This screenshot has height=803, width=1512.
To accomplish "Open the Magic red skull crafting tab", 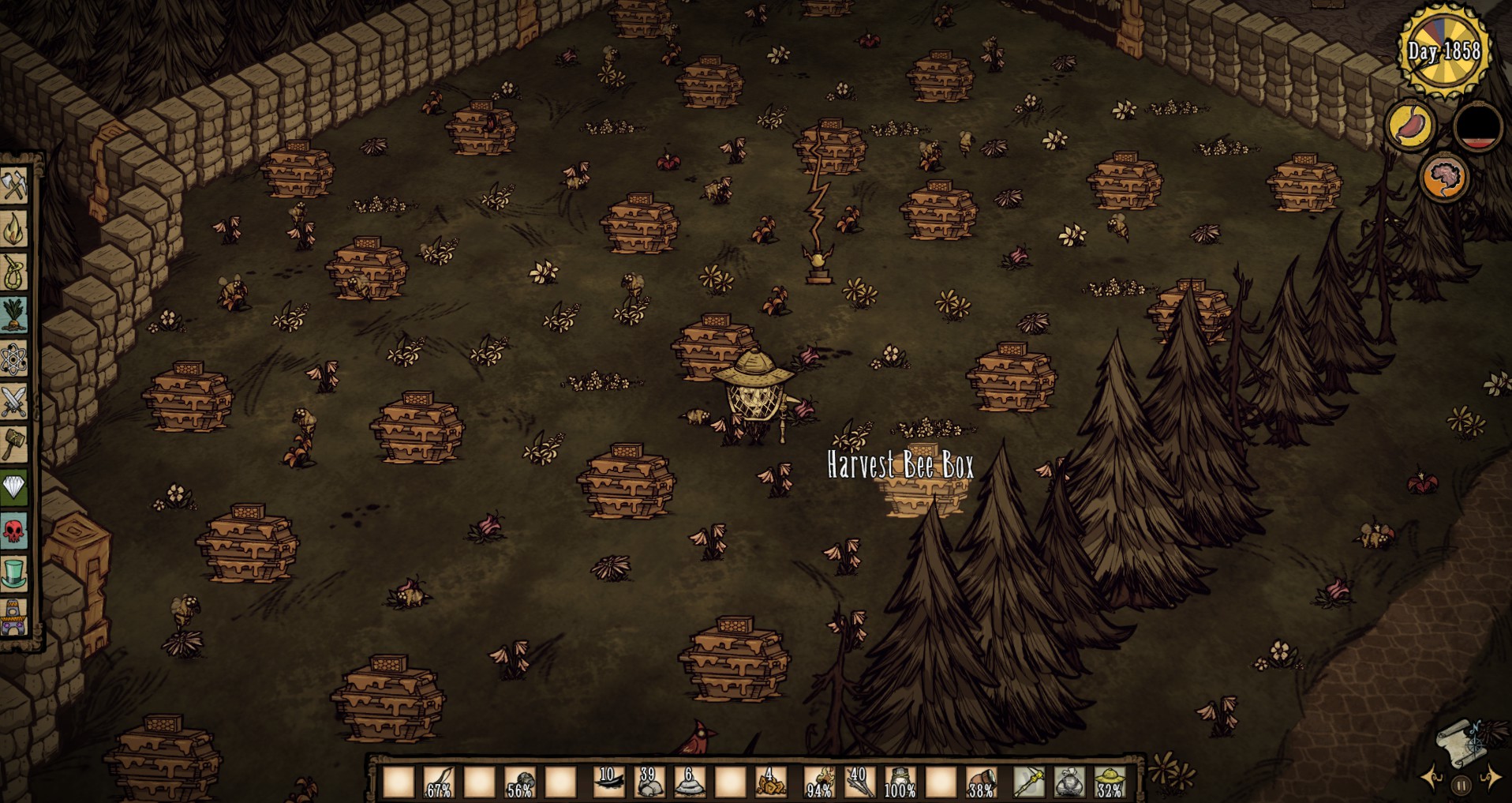I will [14, 531].
